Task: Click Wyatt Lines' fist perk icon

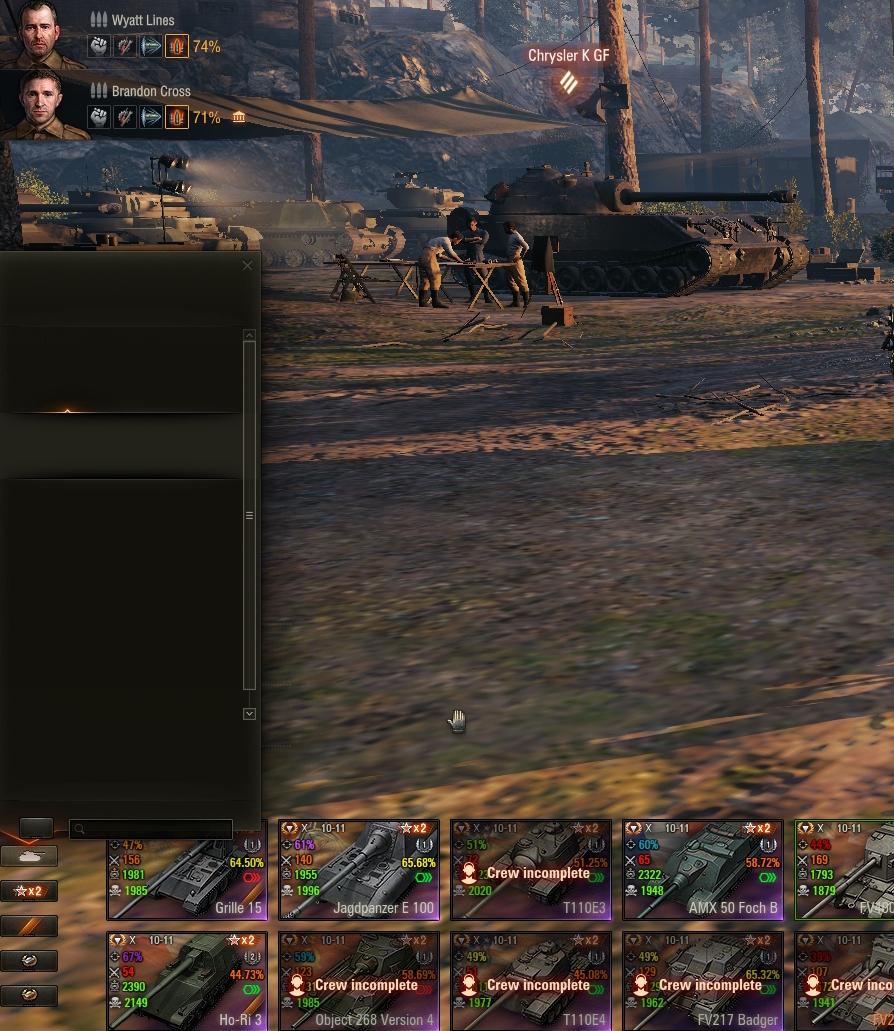Action: (x=98, y=46)
